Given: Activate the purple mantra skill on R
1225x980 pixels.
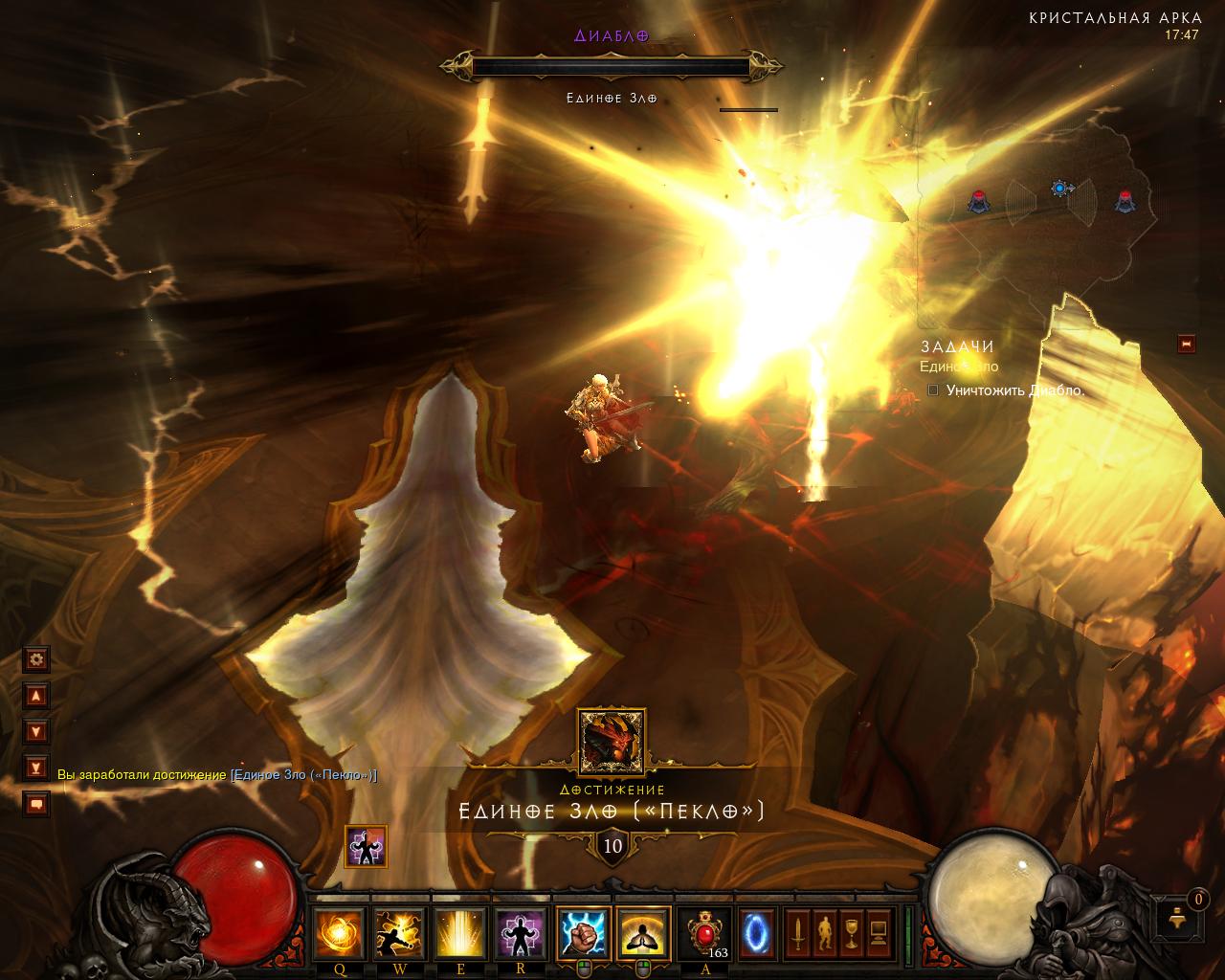Looking at the screenshot, I should 521,934.
